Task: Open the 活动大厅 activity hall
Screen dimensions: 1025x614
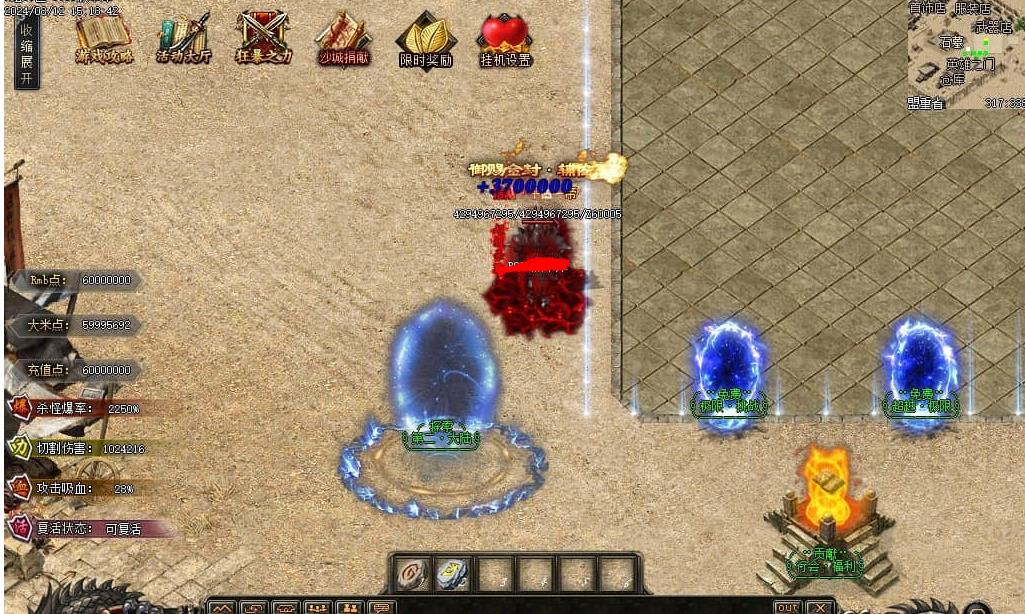Action: point(183,40)
